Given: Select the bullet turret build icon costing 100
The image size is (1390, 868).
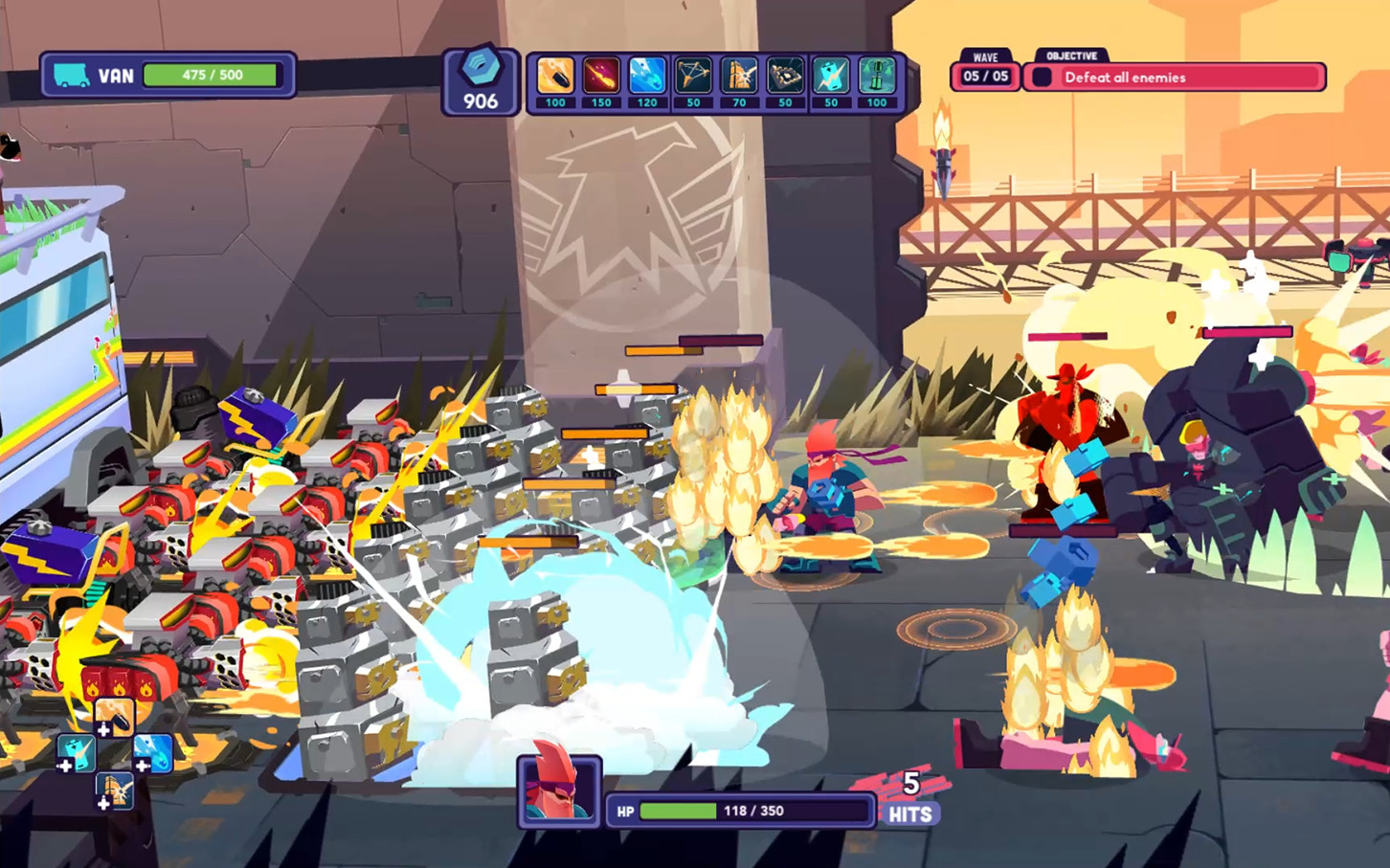Looking at the screenshot, I should (x=555, y=77).
